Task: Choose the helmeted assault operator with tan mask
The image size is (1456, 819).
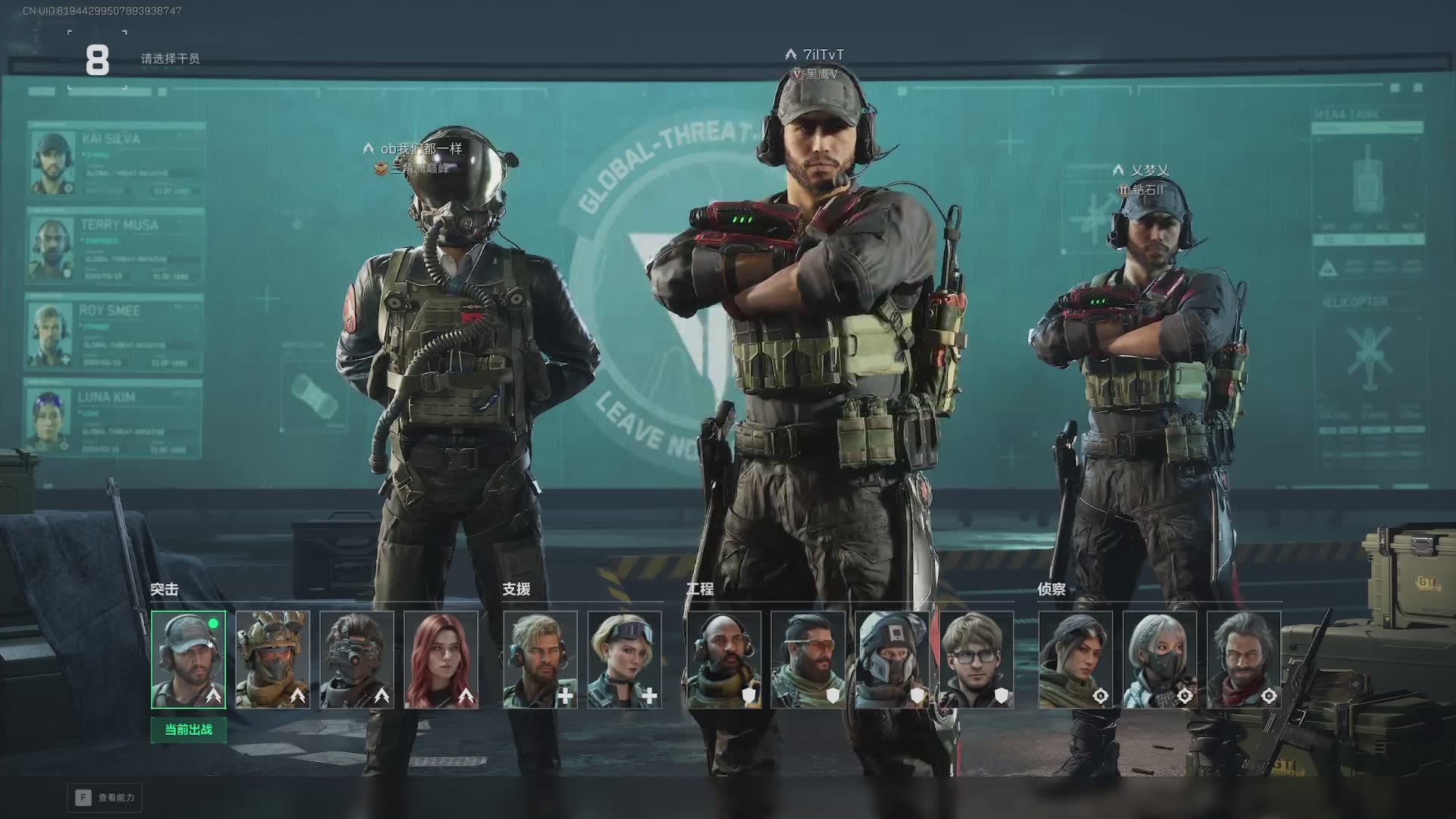Action: click(x=272, y=660)
